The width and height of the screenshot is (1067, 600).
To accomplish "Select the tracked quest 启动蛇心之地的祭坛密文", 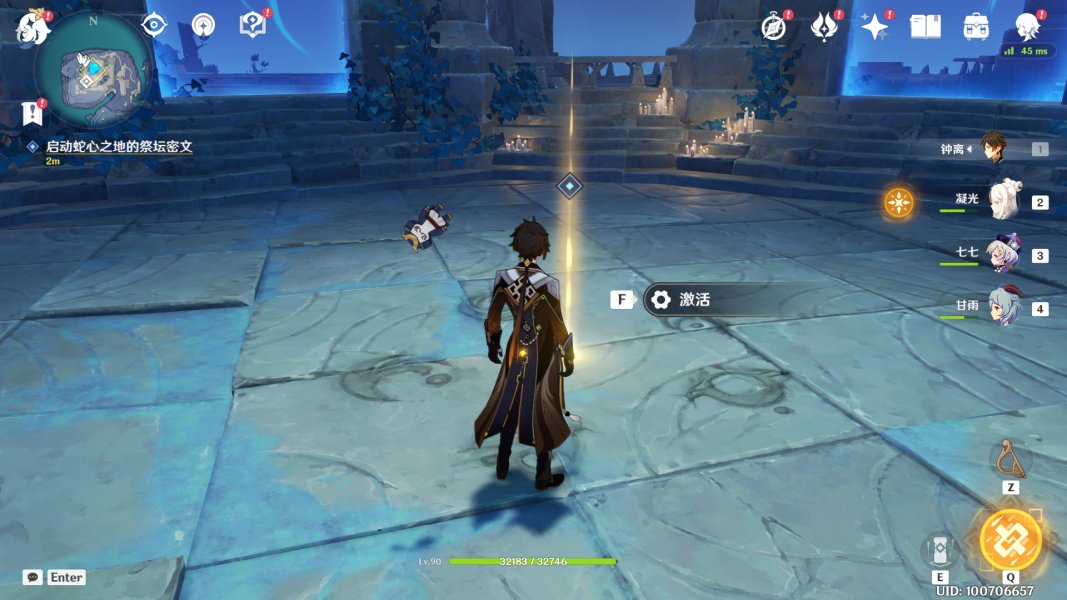I will click(118, 146).
